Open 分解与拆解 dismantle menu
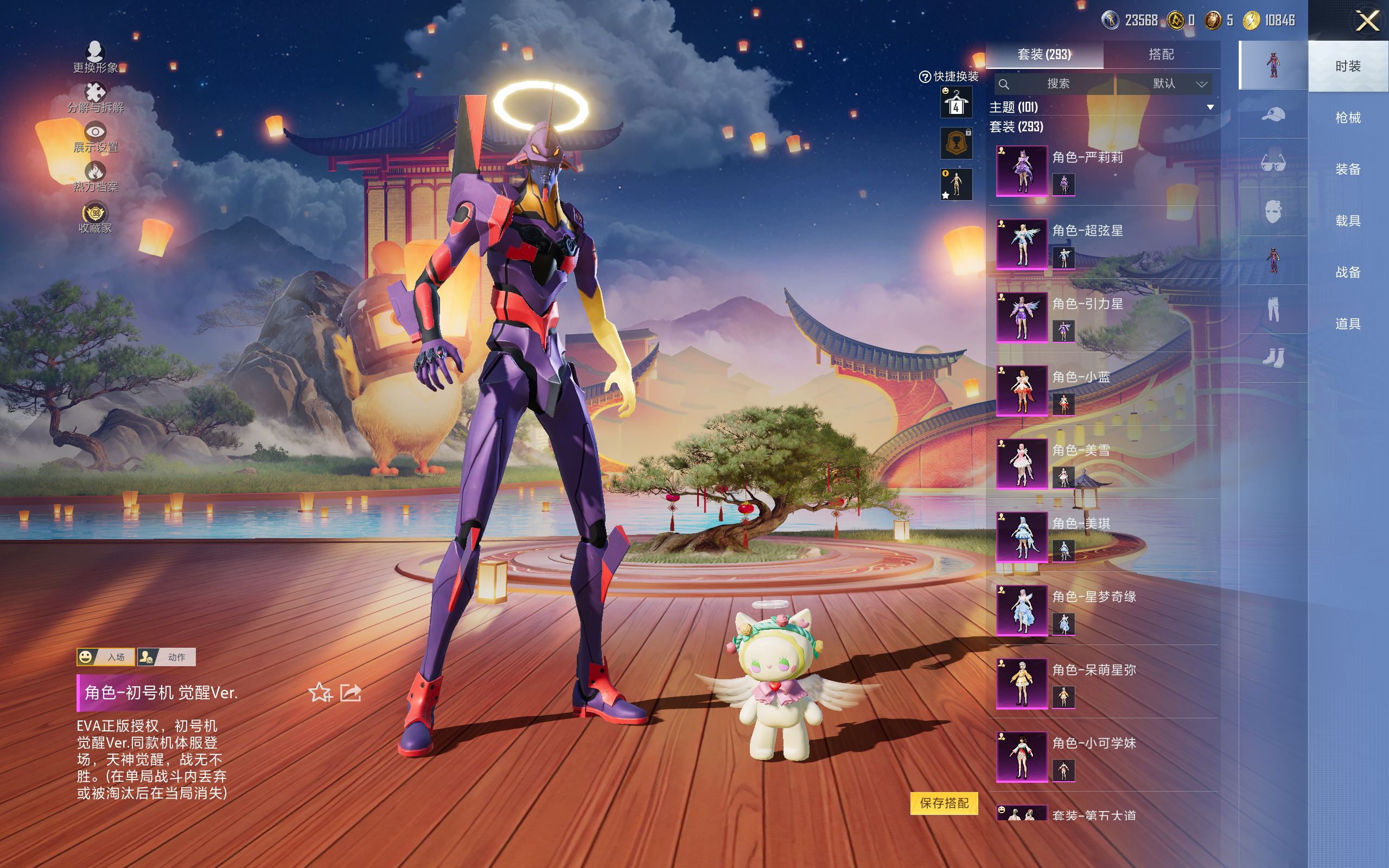Image resolution: width=1389 pixels, height=868 pixels. 95,98
